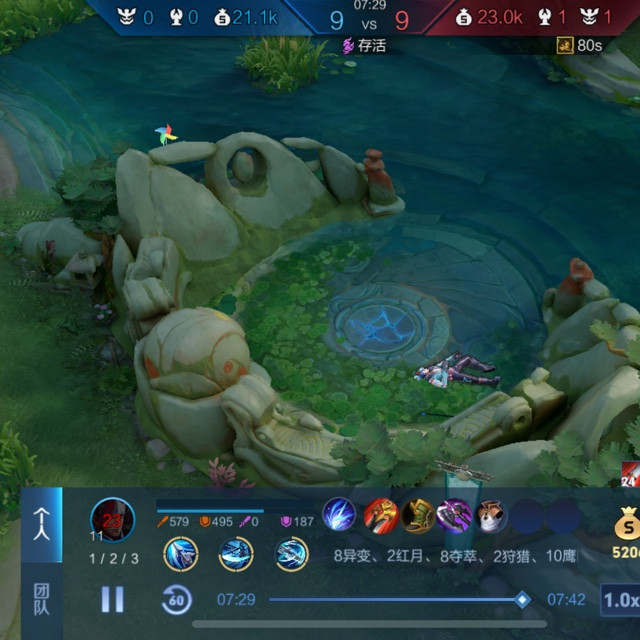Change the 1.0x playback speed
This screenshot has width=640, height=640.
(x=620, y=600)
